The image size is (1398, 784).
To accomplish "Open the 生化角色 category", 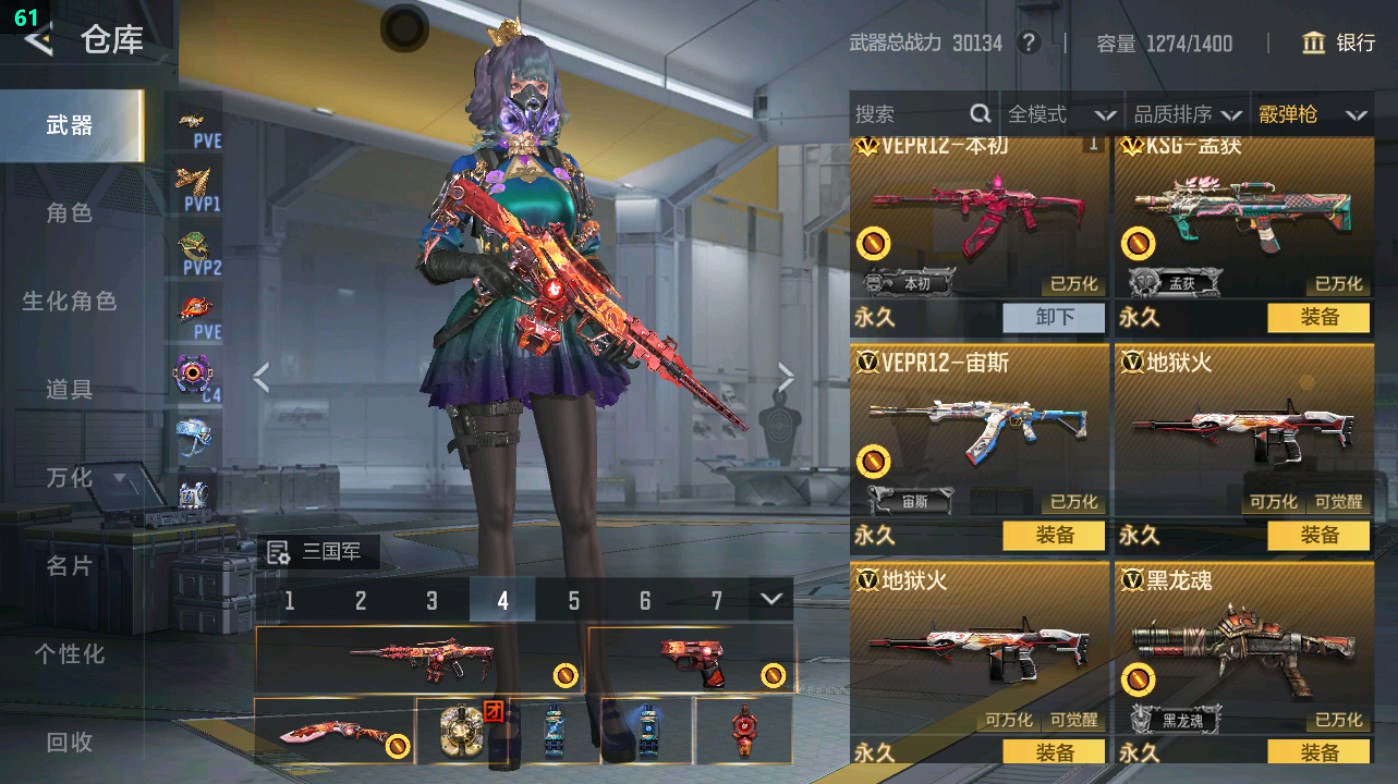I will click(69, 301).
